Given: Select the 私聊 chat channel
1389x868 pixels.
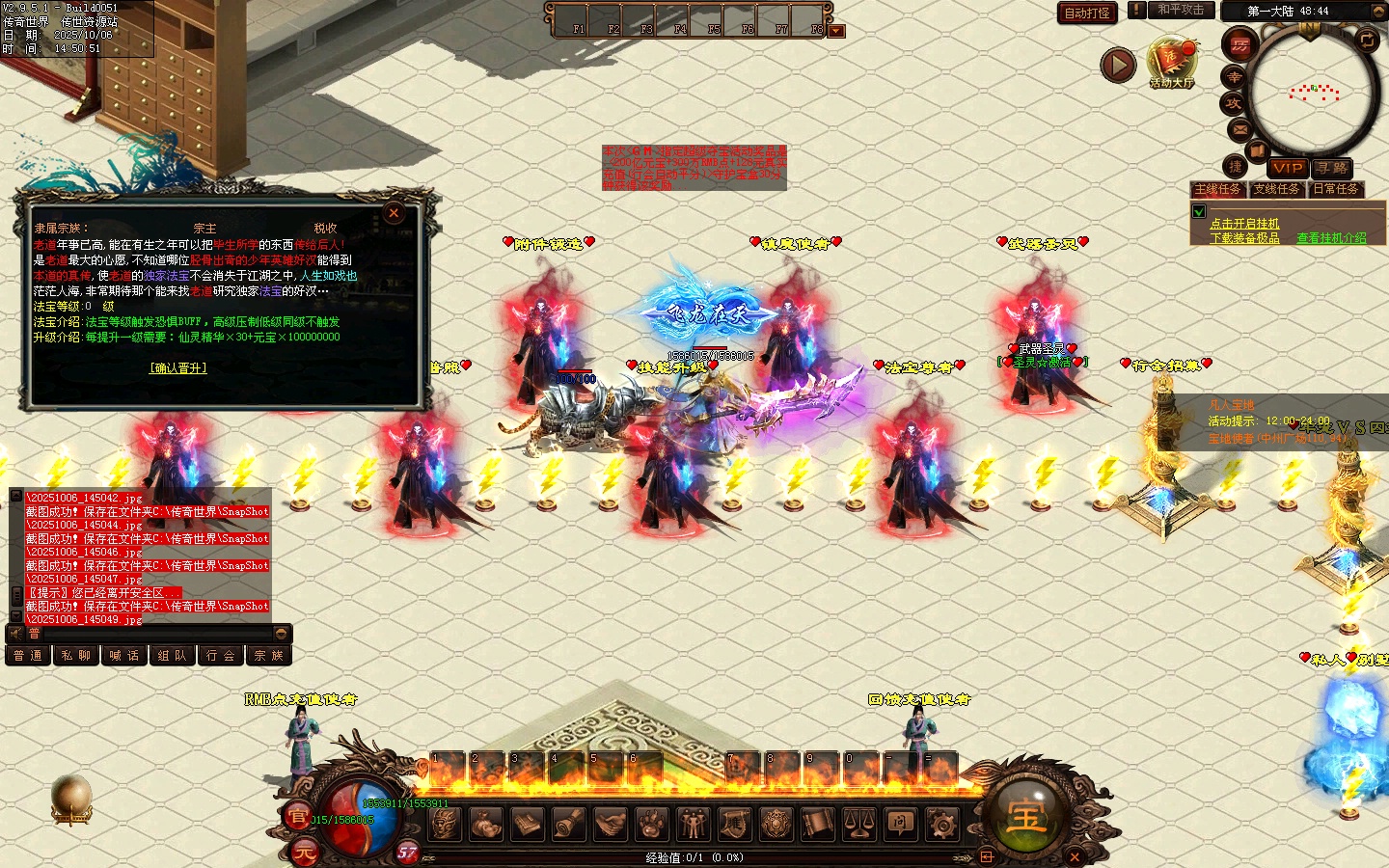Looking at the screenshot, I should tap(76, 656).
